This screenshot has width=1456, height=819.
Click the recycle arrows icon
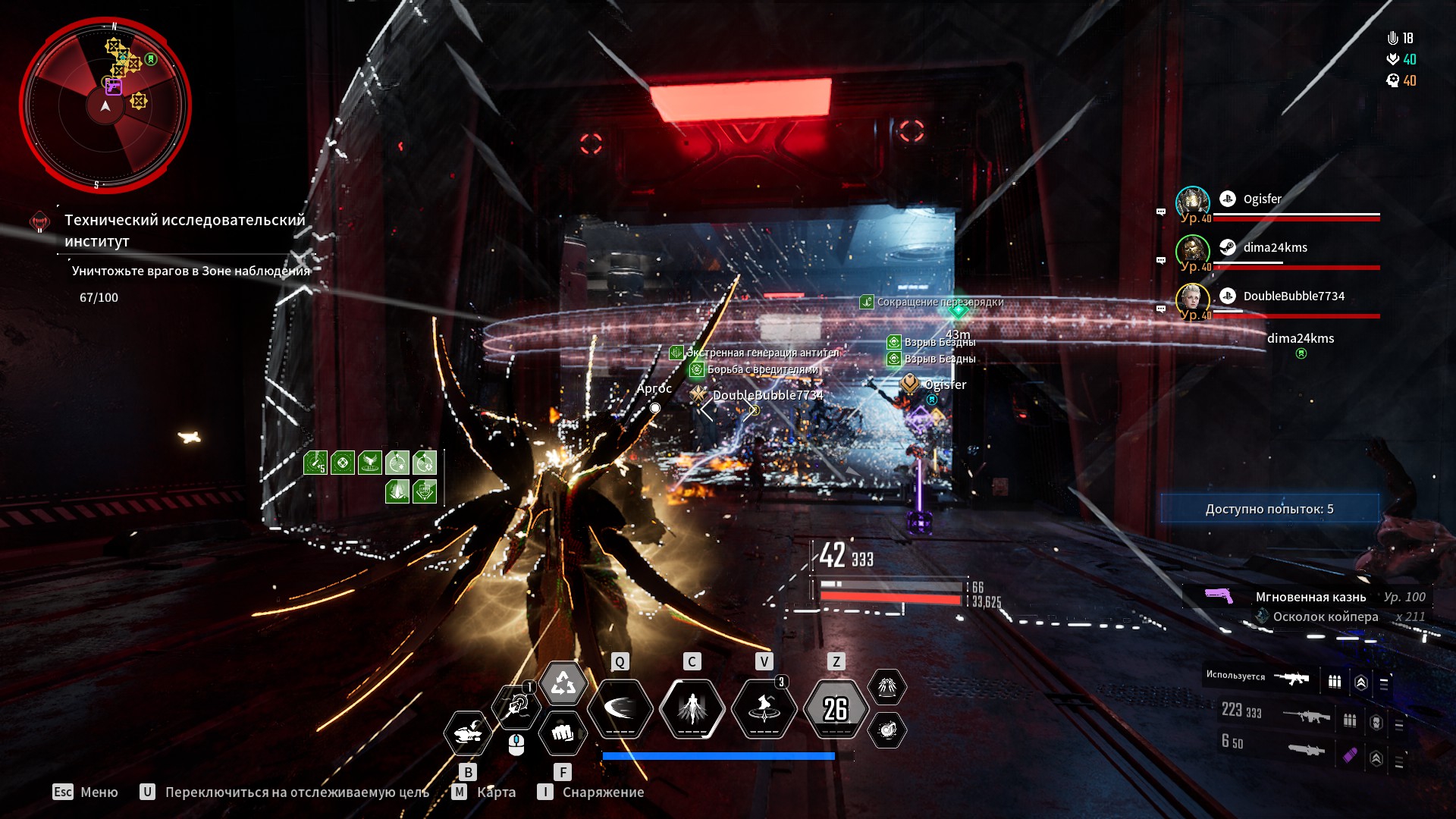563,684
